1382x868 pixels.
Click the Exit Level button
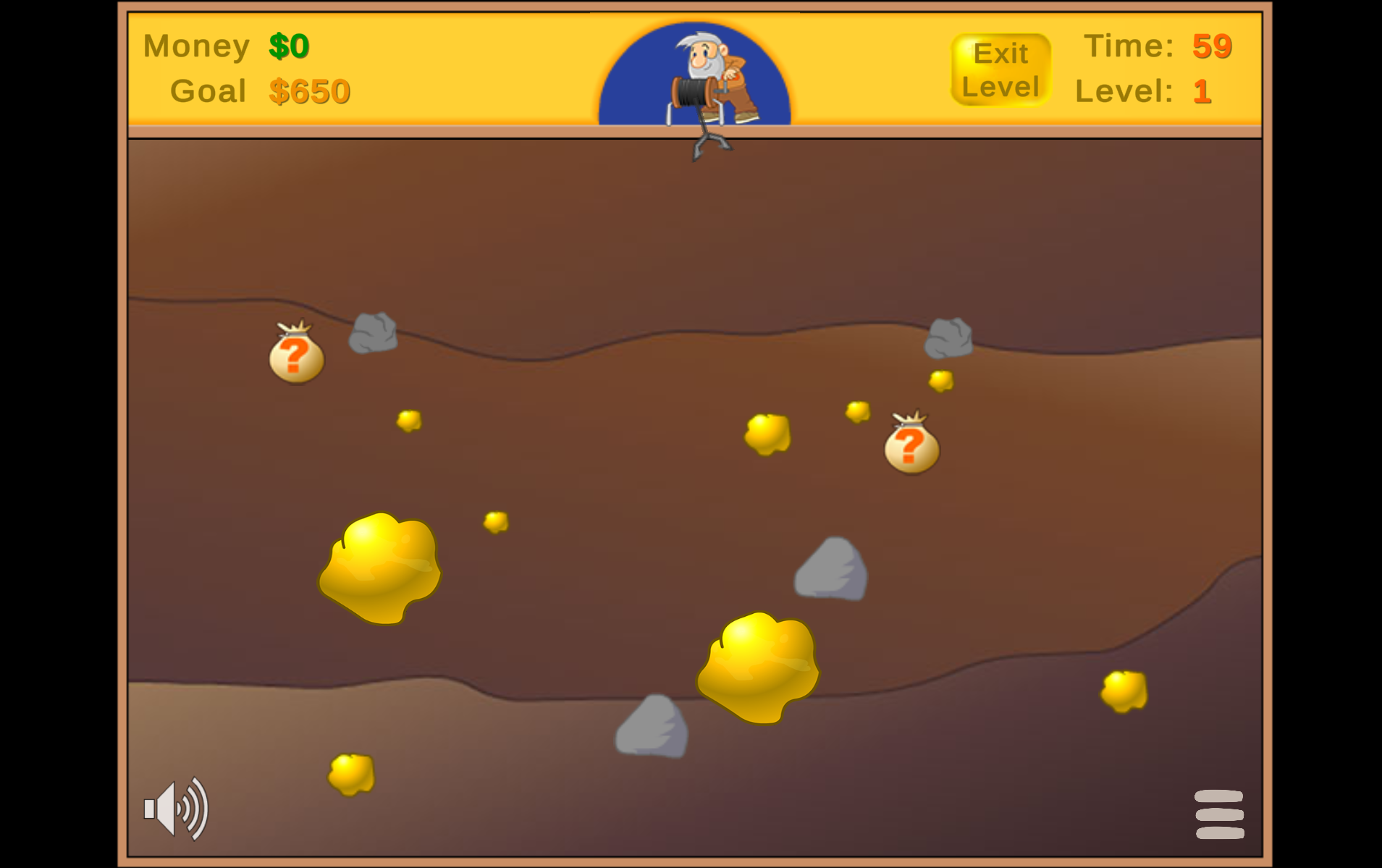(1000, 70)
